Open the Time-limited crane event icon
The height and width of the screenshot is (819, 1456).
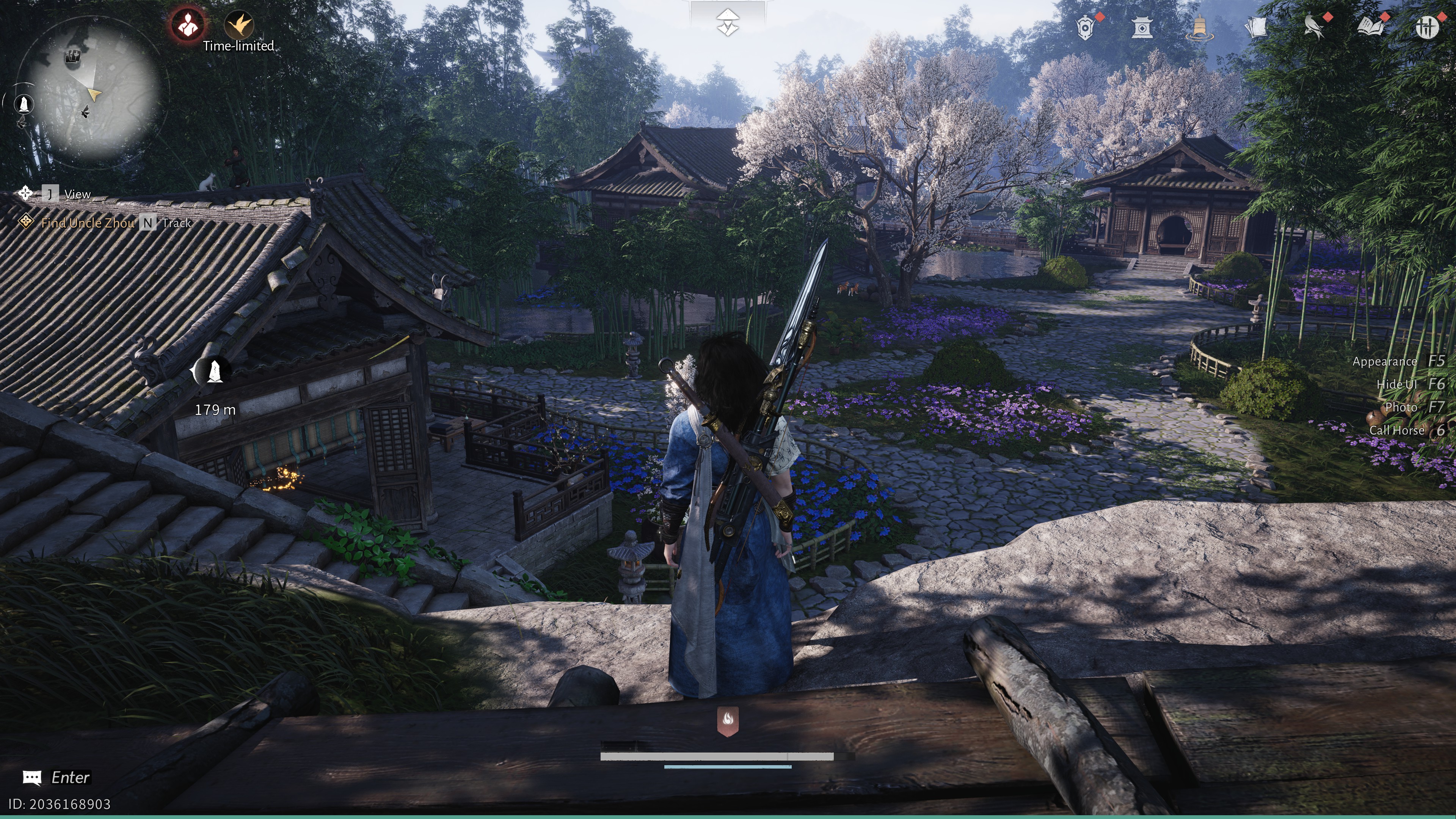coord(238,24)
